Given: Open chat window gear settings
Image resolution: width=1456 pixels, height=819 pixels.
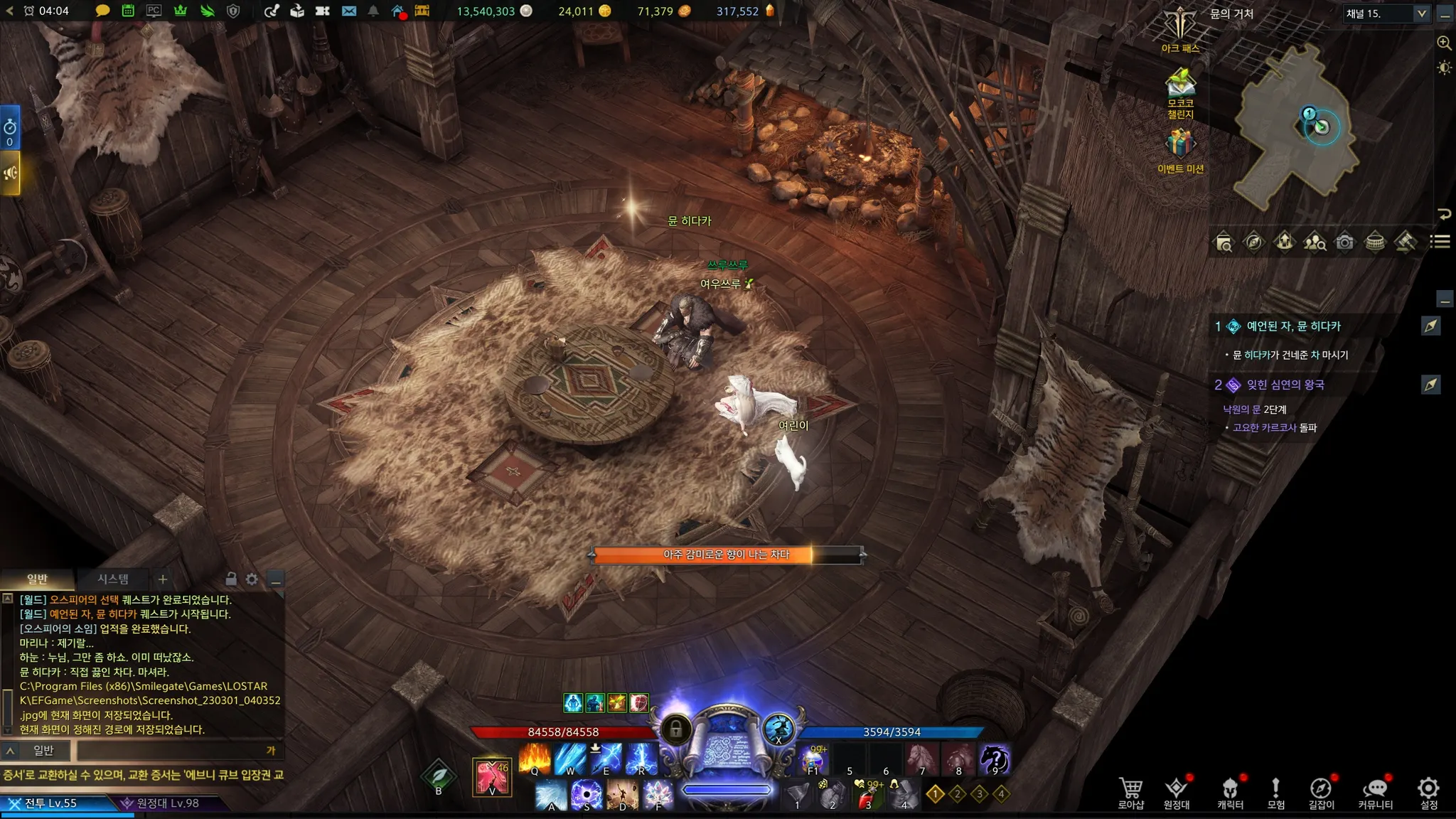Looking at the screenshot, I should click(252, 579).
